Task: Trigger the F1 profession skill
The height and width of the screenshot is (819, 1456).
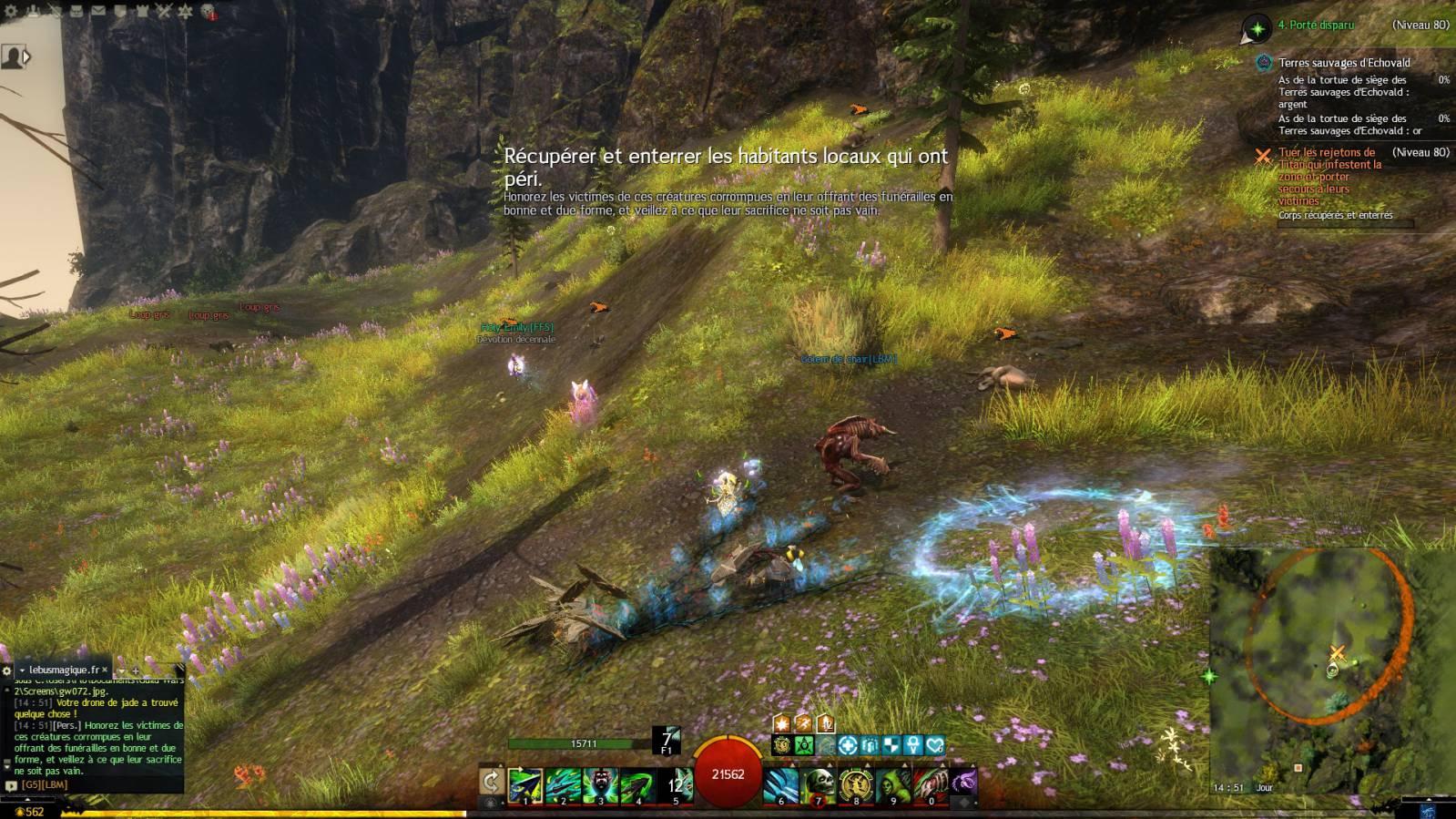Action: 667,740
